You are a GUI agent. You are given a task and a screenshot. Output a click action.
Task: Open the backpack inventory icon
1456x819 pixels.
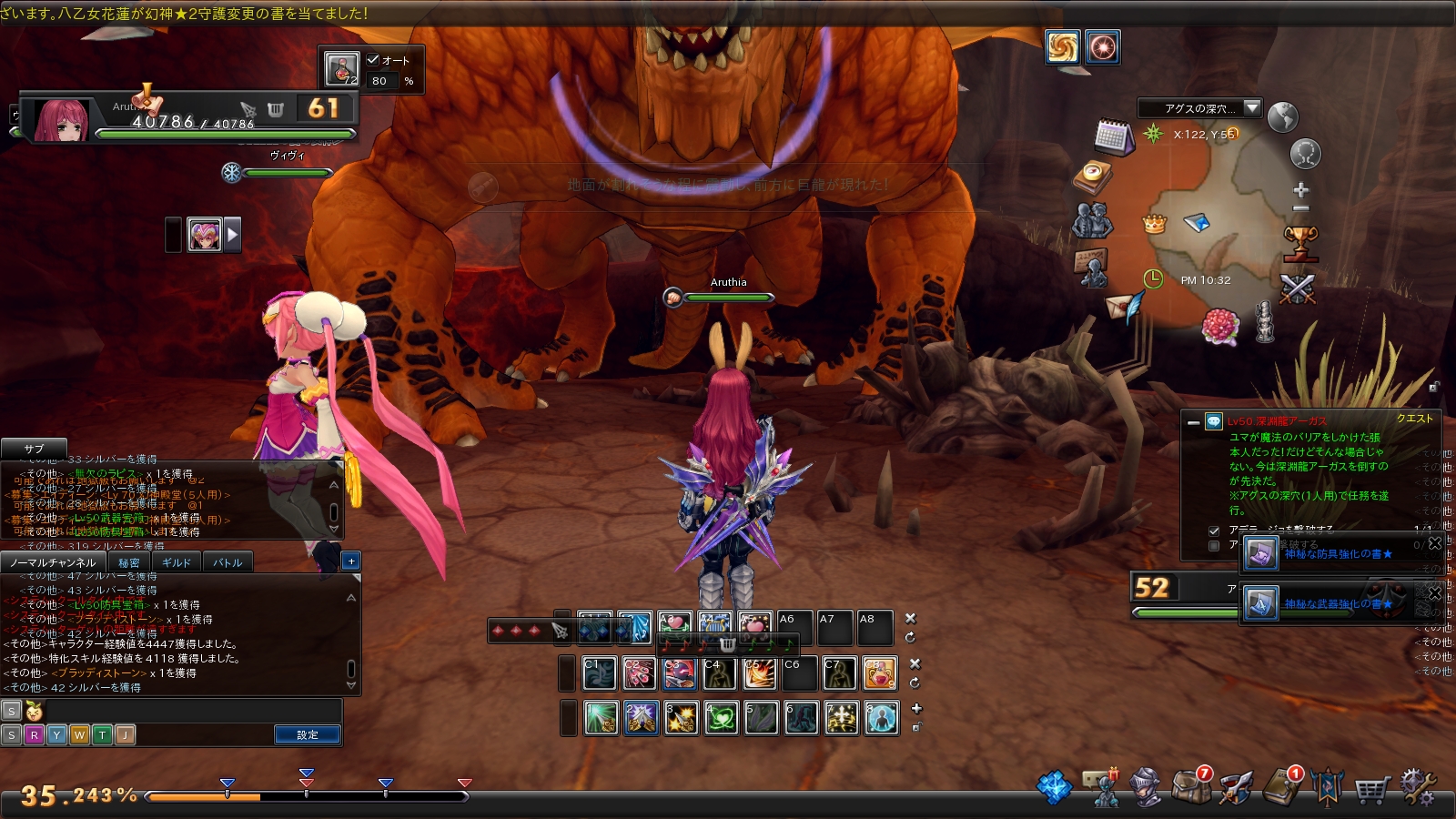(x=1190, y=785)
